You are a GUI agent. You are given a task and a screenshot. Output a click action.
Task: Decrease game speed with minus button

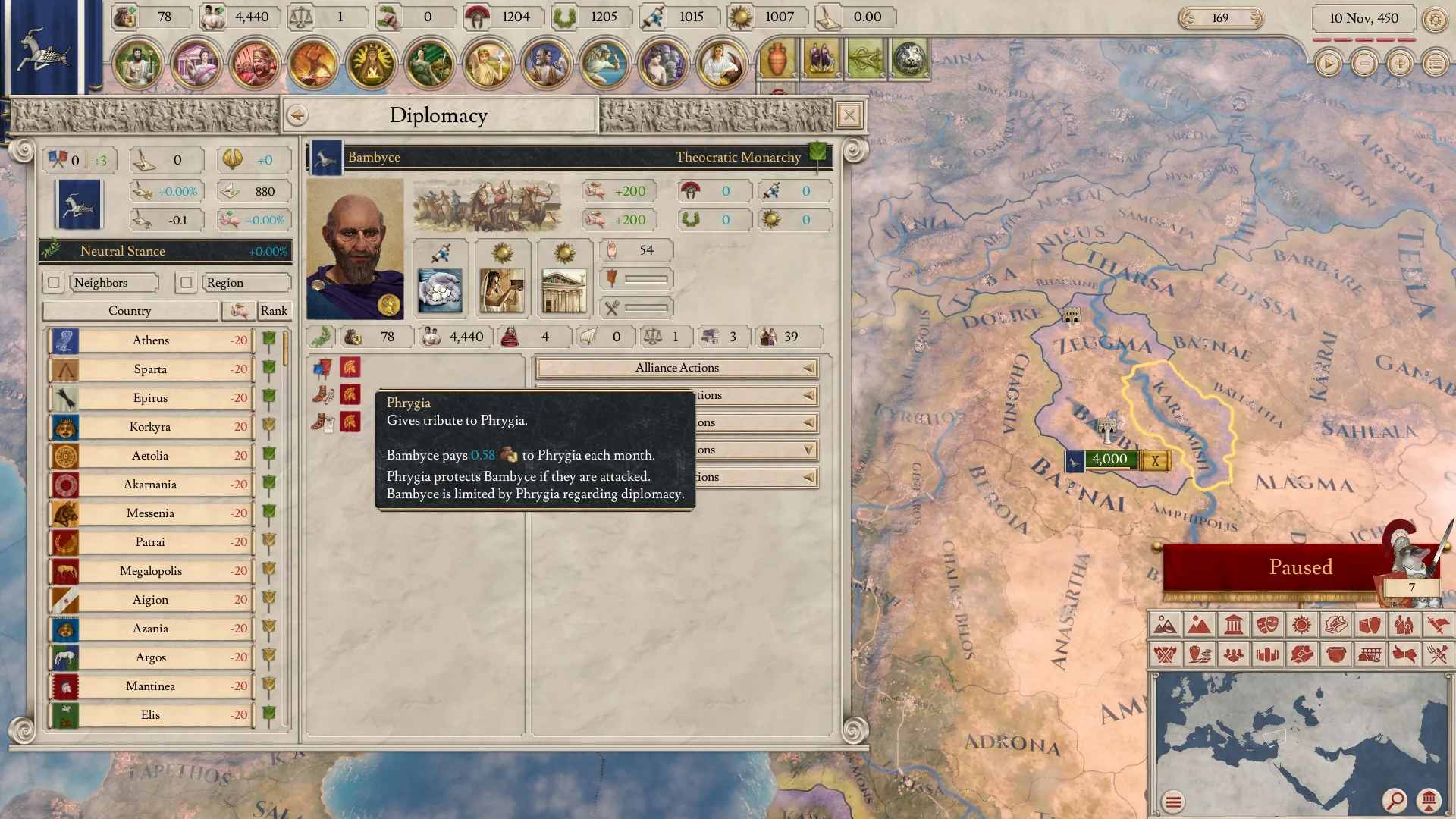click(1364, 64)
